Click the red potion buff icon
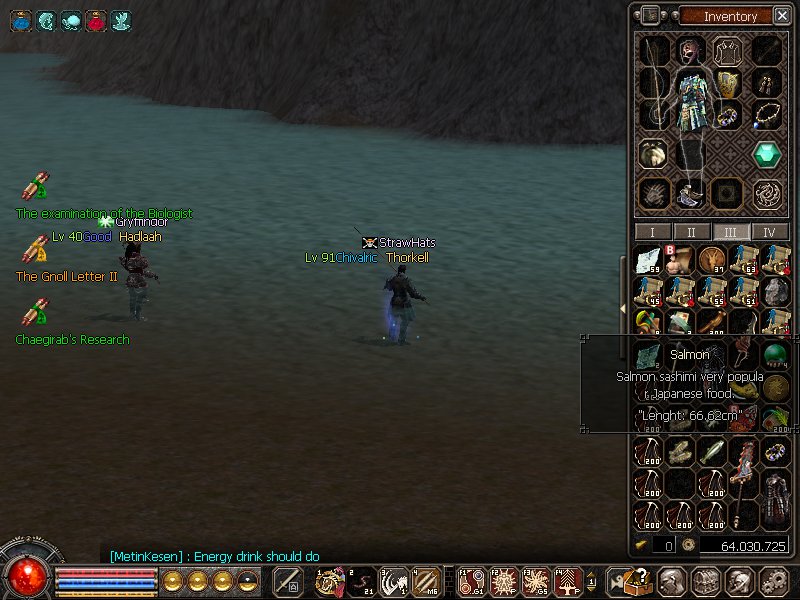Screen dimensions: 800x600 pyautogui.click(x=96, y=19)
